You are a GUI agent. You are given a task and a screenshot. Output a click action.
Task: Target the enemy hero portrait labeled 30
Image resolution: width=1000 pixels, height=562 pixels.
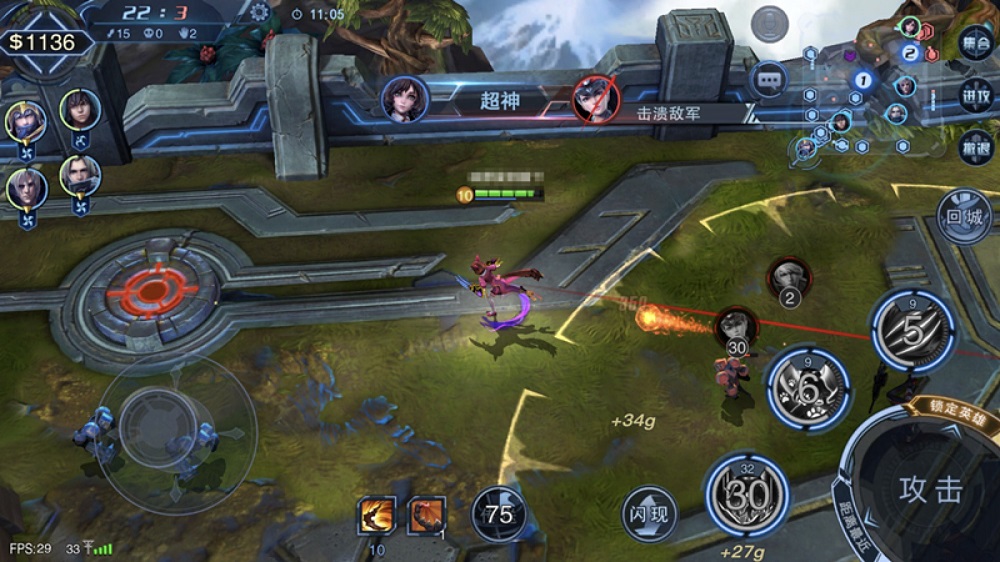pos(737,328)
